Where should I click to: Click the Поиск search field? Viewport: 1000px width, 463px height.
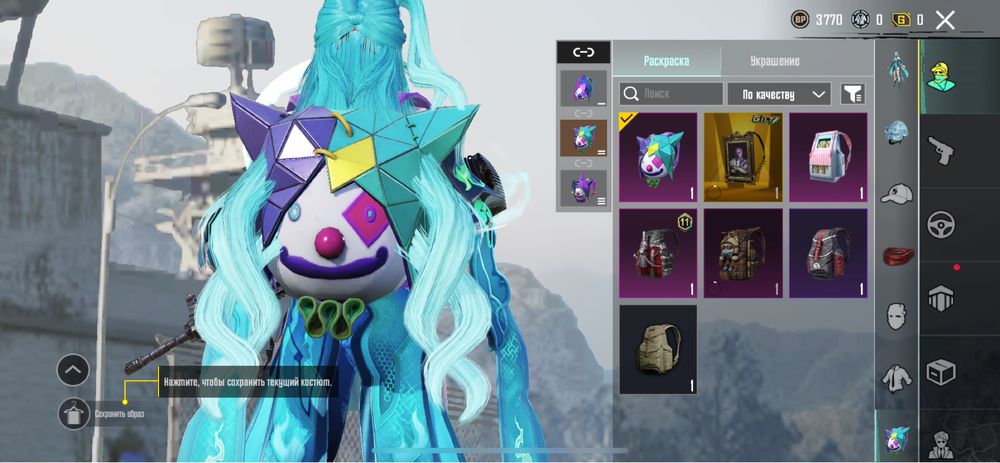point(671,94)
